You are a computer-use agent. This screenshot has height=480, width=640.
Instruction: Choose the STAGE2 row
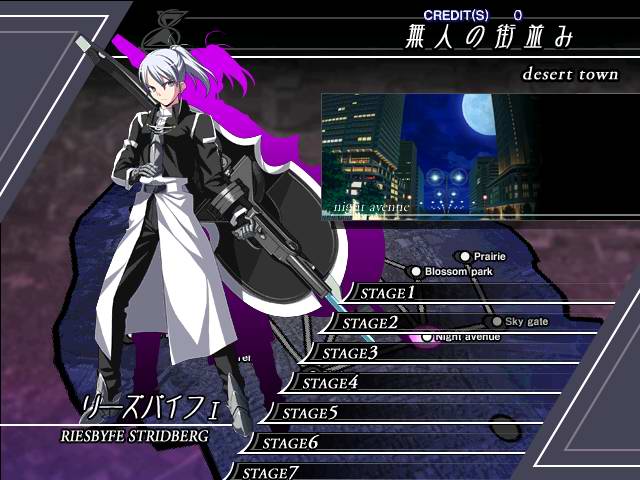point(365,323)
